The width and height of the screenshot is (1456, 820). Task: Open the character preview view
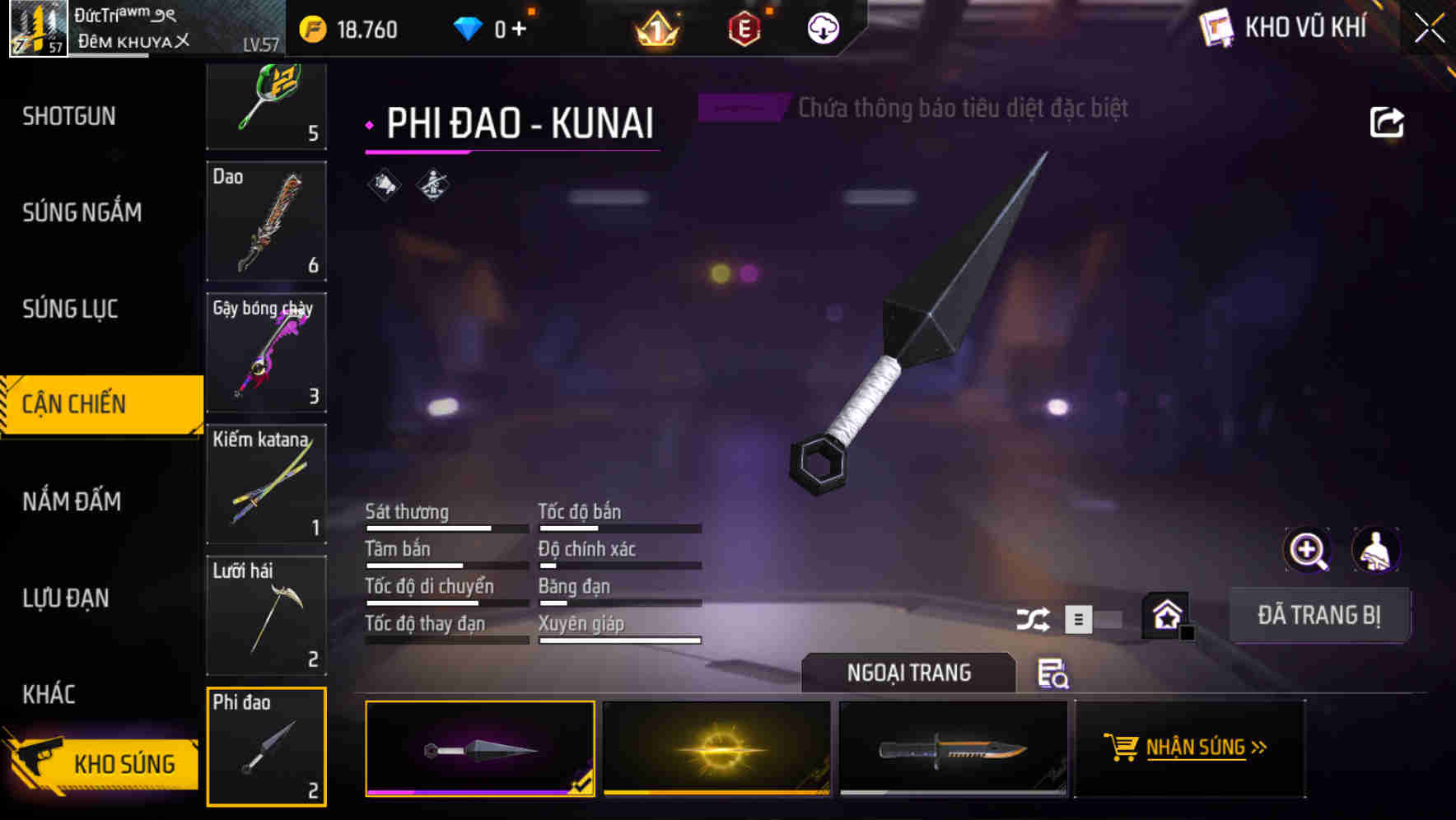(x=1376, y=550)
